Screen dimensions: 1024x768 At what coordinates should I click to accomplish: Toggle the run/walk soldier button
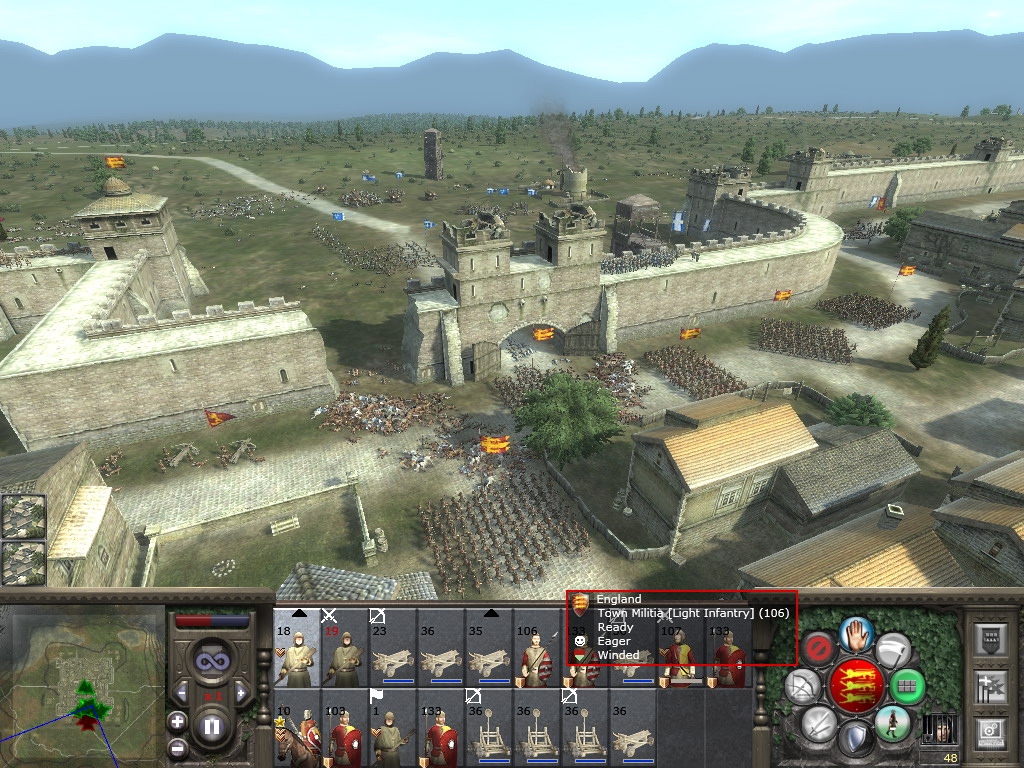tap(892, 723)
